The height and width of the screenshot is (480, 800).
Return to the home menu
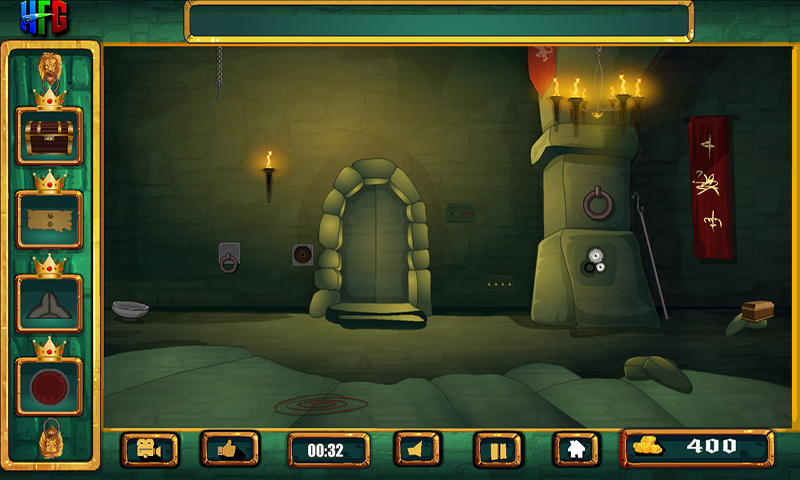[577, 449]
